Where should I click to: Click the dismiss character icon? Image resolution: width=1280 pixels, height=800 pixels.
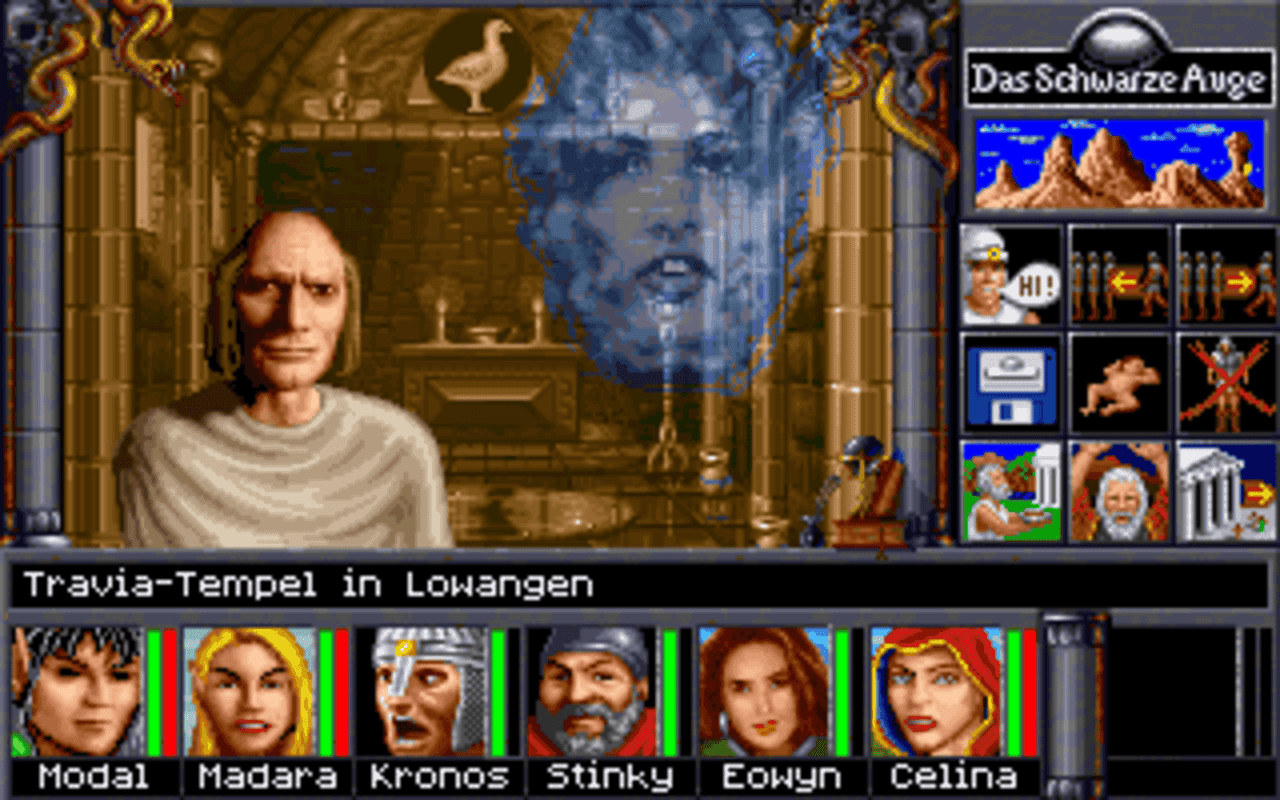(x=1225, y=386)
